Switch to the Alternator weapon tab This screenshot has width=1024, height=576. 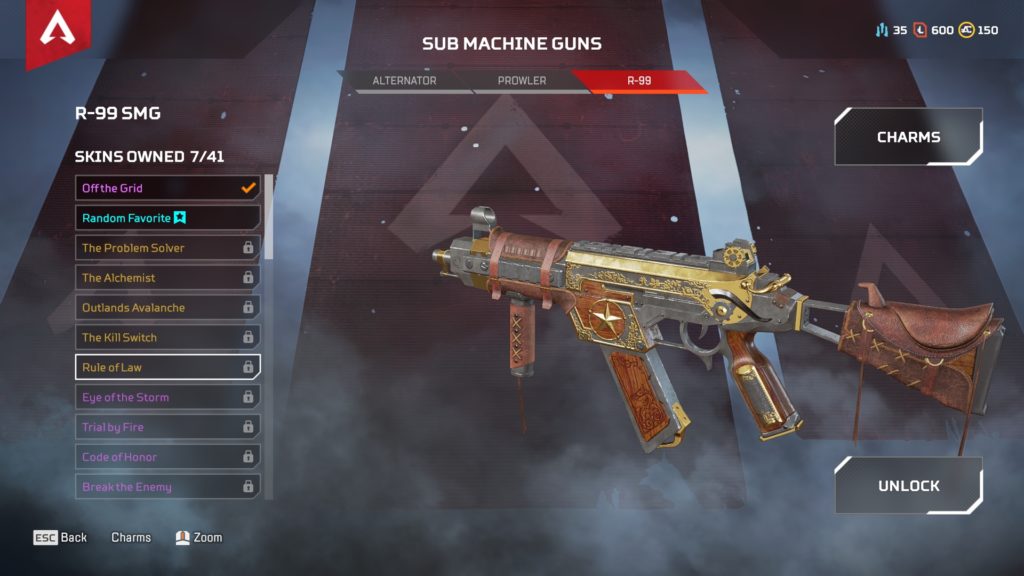pyautogui.click(x=404, y=81)
